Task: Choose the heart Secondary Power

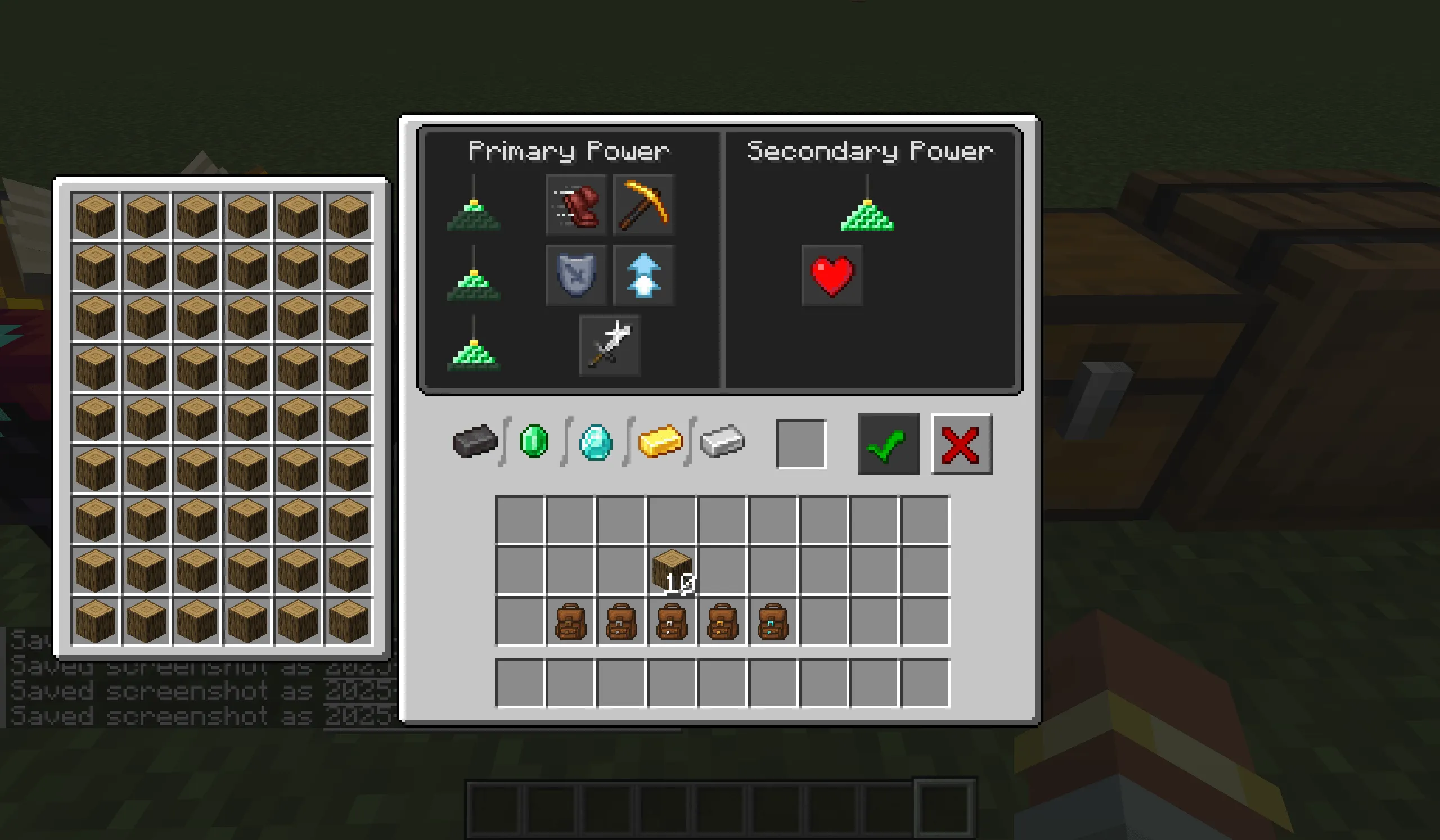Action: (x=832, y=276)
